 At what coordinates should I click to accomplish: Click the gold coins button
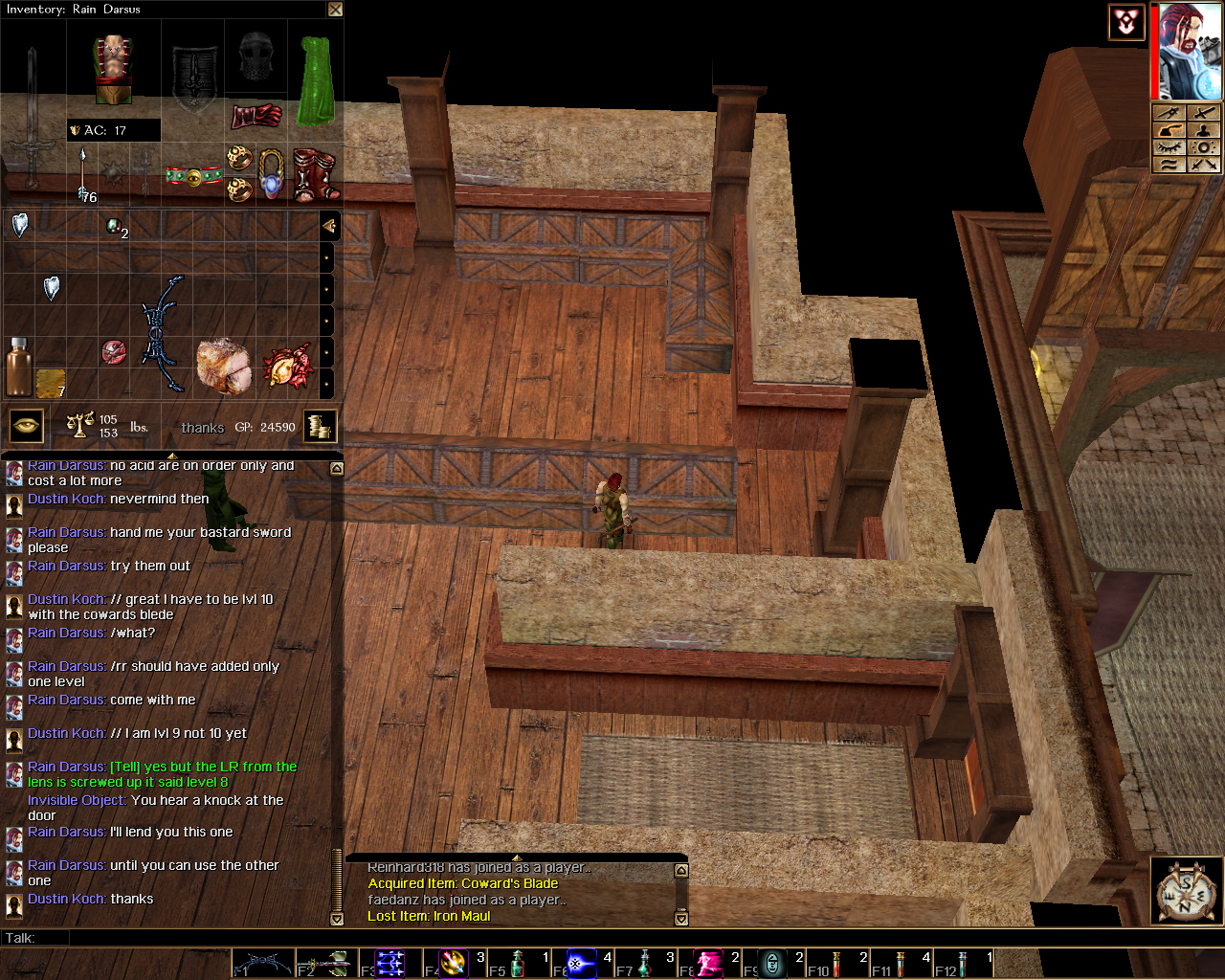pos(320,425)
